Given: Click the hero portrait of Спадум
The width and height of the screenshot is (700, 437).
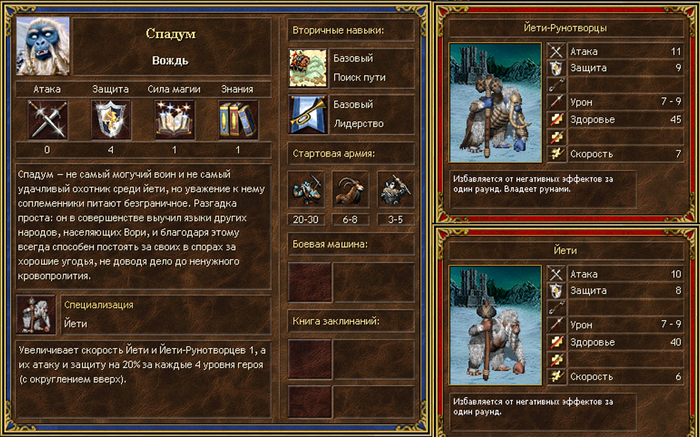Looking at the screenshot, I should coord(43,48).
